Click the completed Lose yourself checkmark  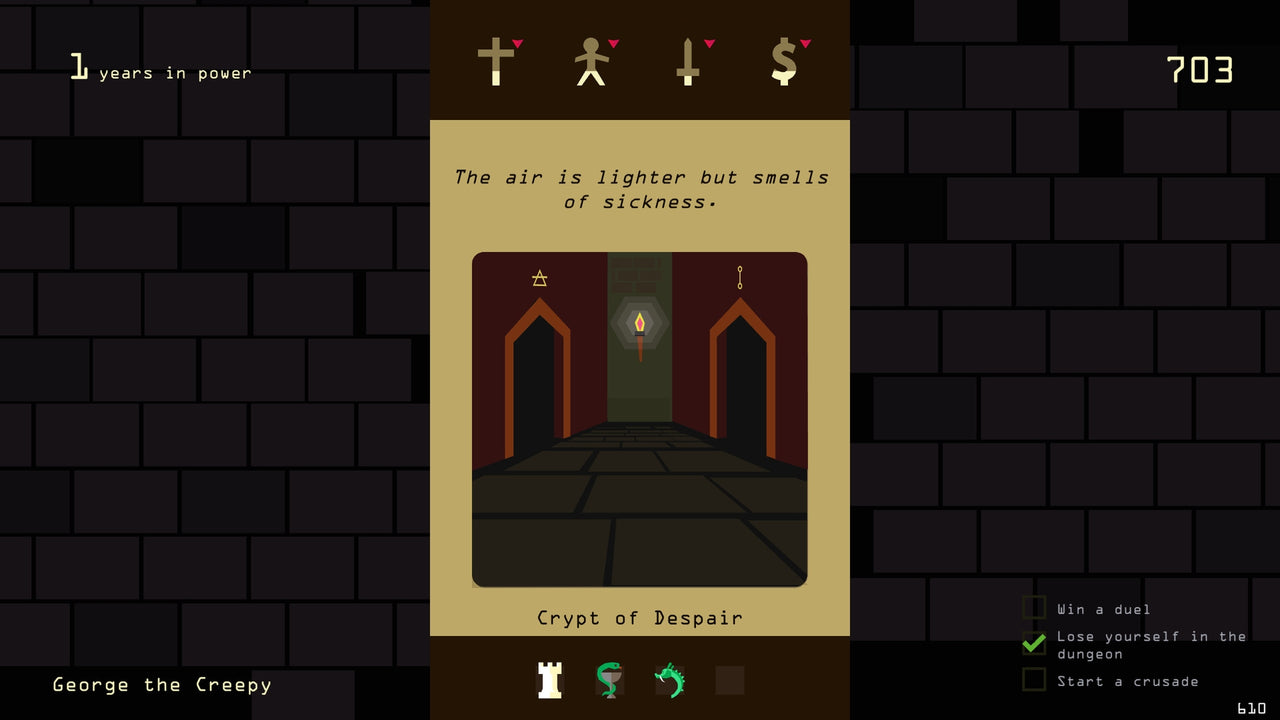[1035, 644]
